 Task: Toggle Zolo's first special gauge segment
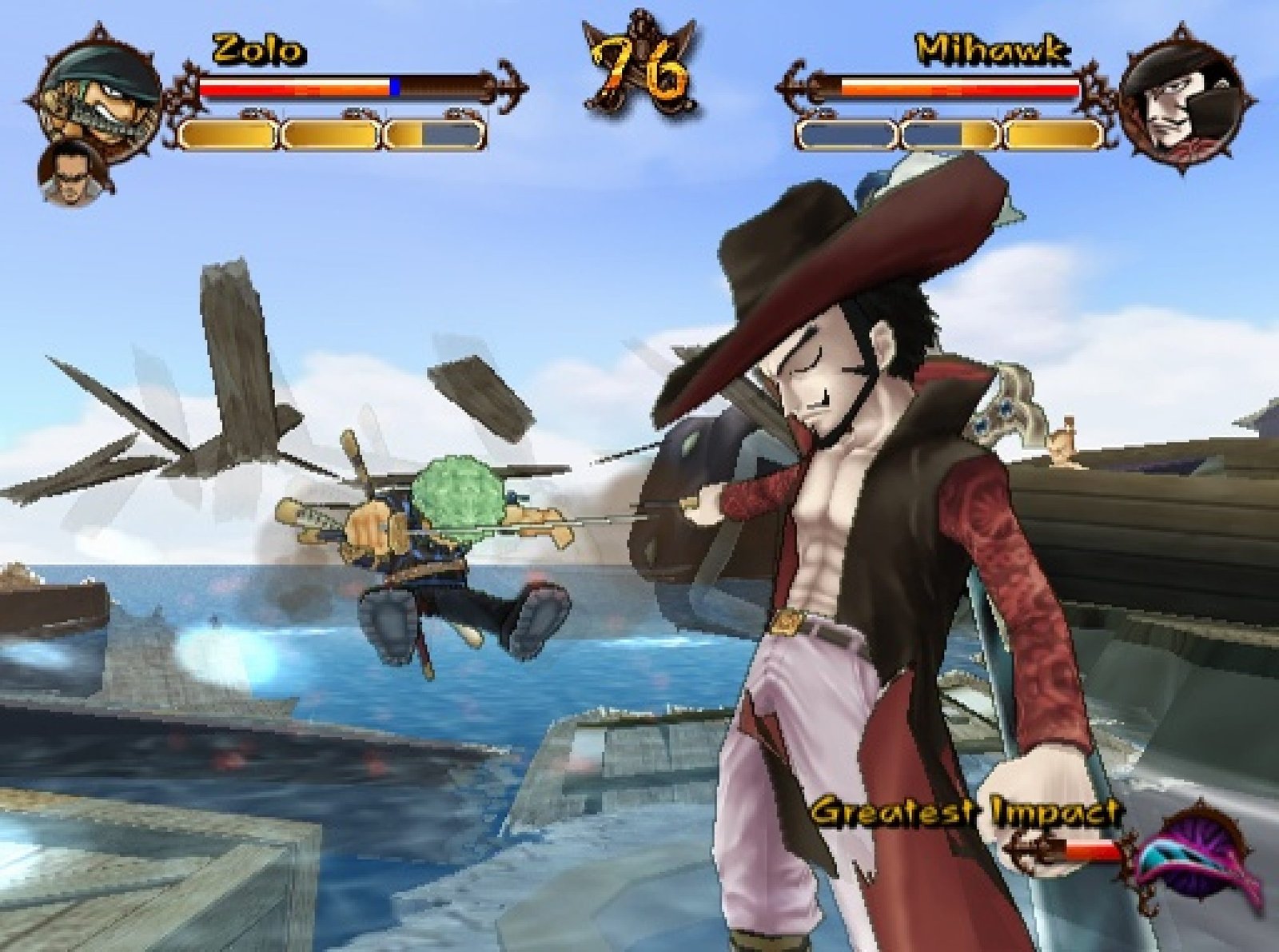tap(228, 136)
